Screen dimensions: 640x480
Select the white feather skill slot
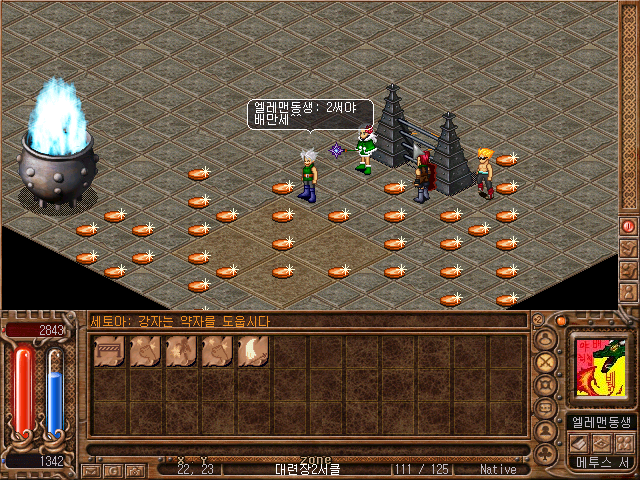tap(252, 351)
